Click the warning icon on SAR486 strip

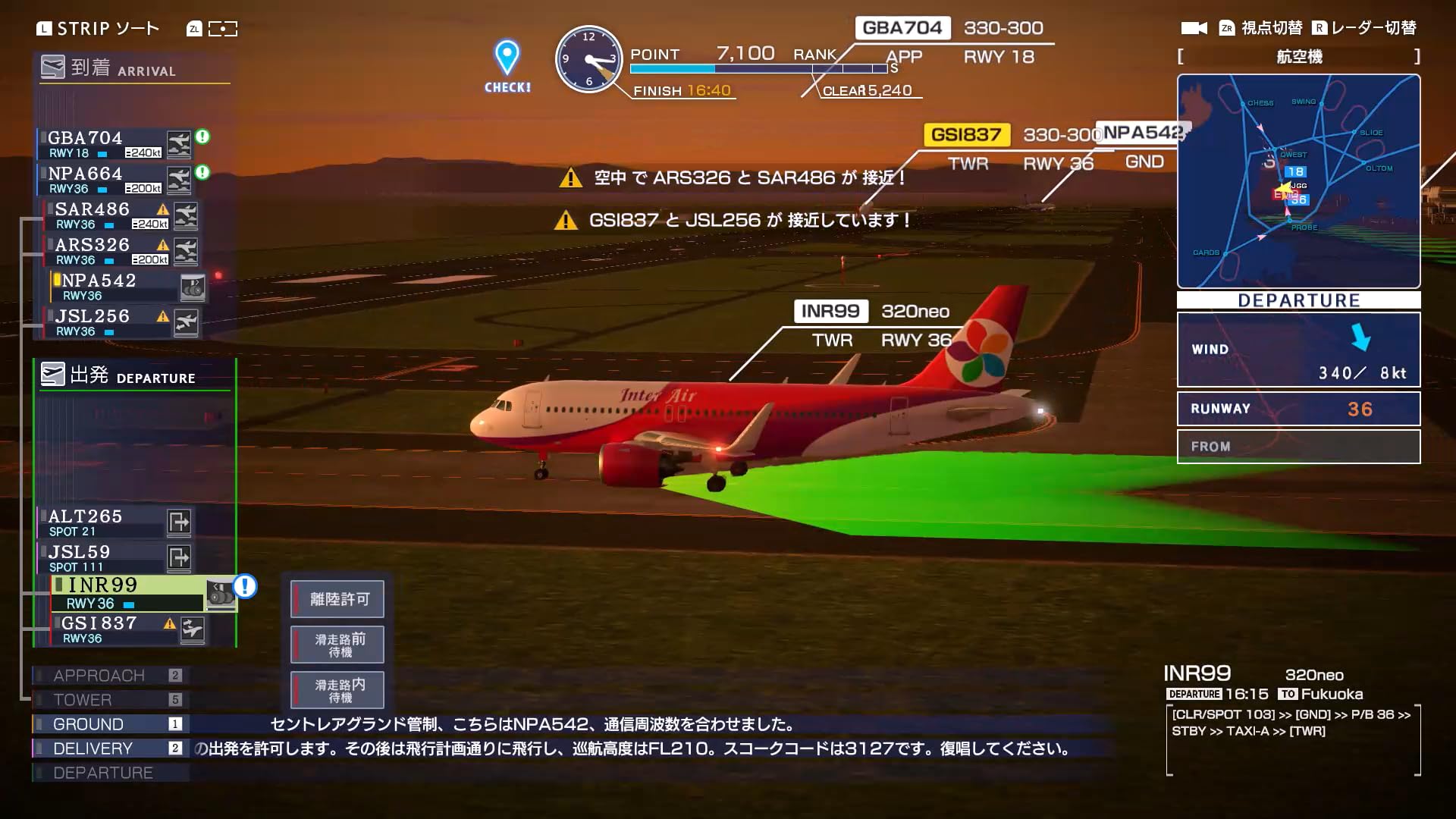[x=162, y=210]
